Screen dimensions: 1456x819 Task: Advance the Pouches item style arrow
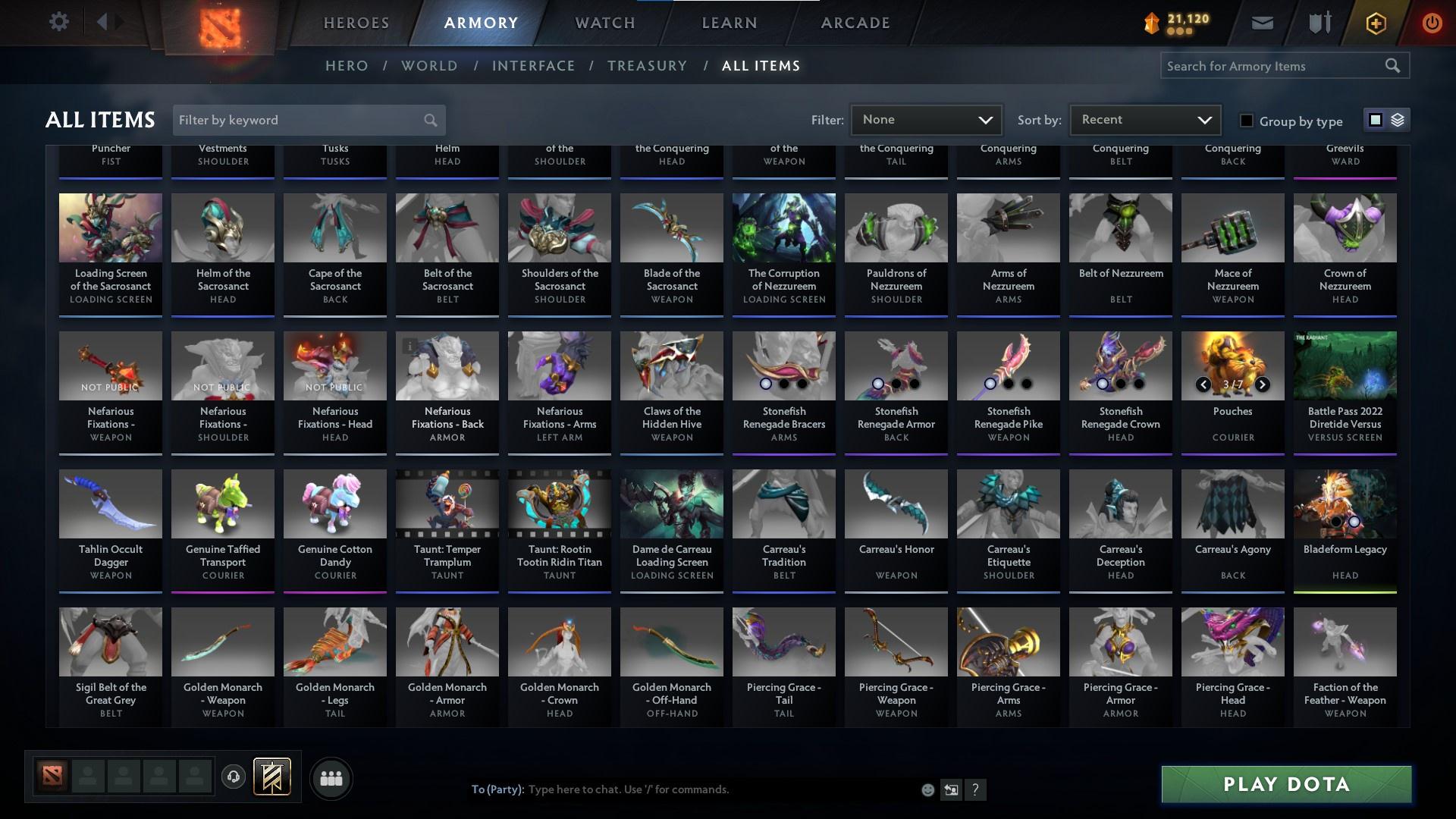(x=1262, y=384)
